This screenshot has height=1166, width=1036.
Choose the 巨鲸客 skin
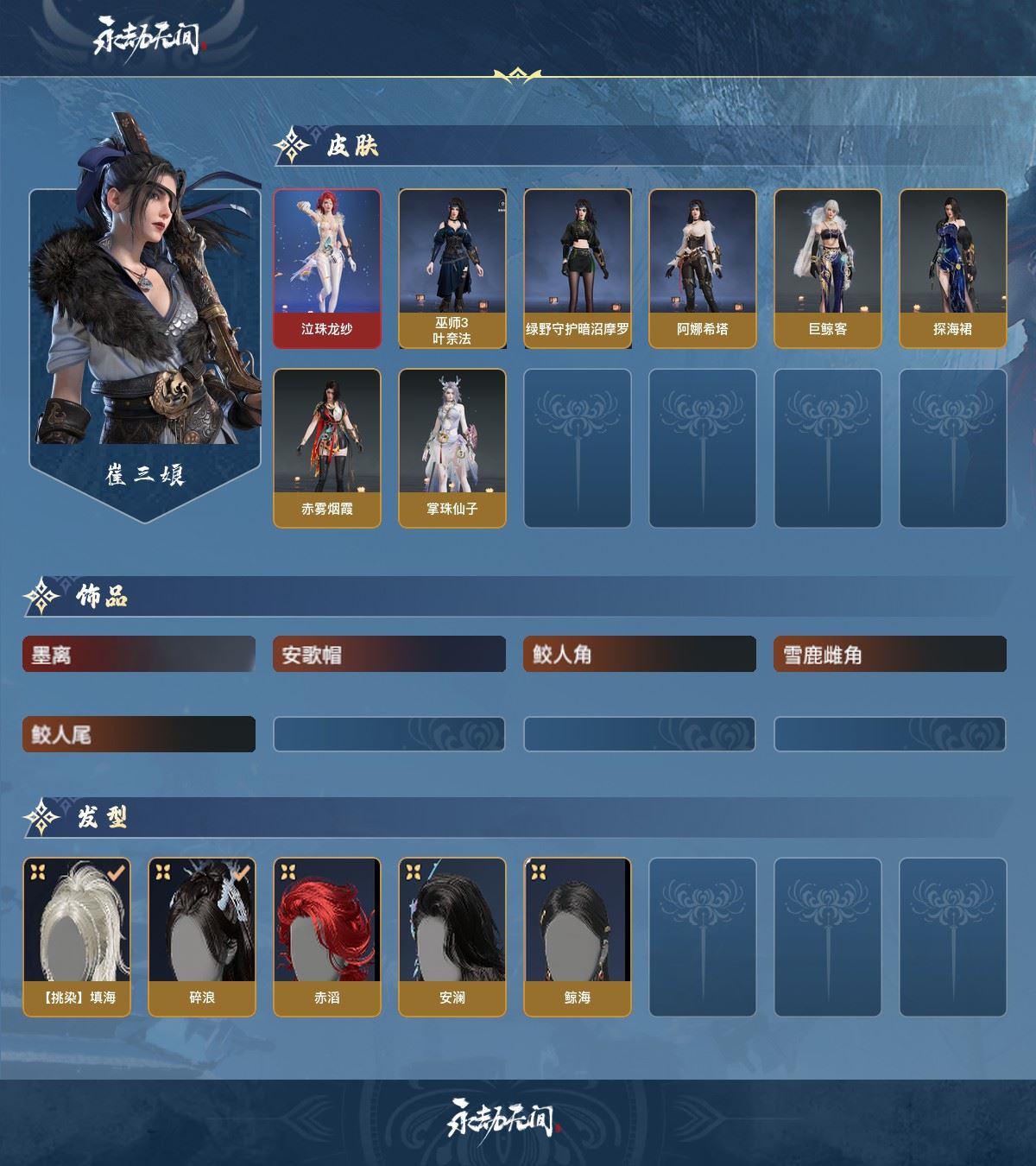click(828, 269)
